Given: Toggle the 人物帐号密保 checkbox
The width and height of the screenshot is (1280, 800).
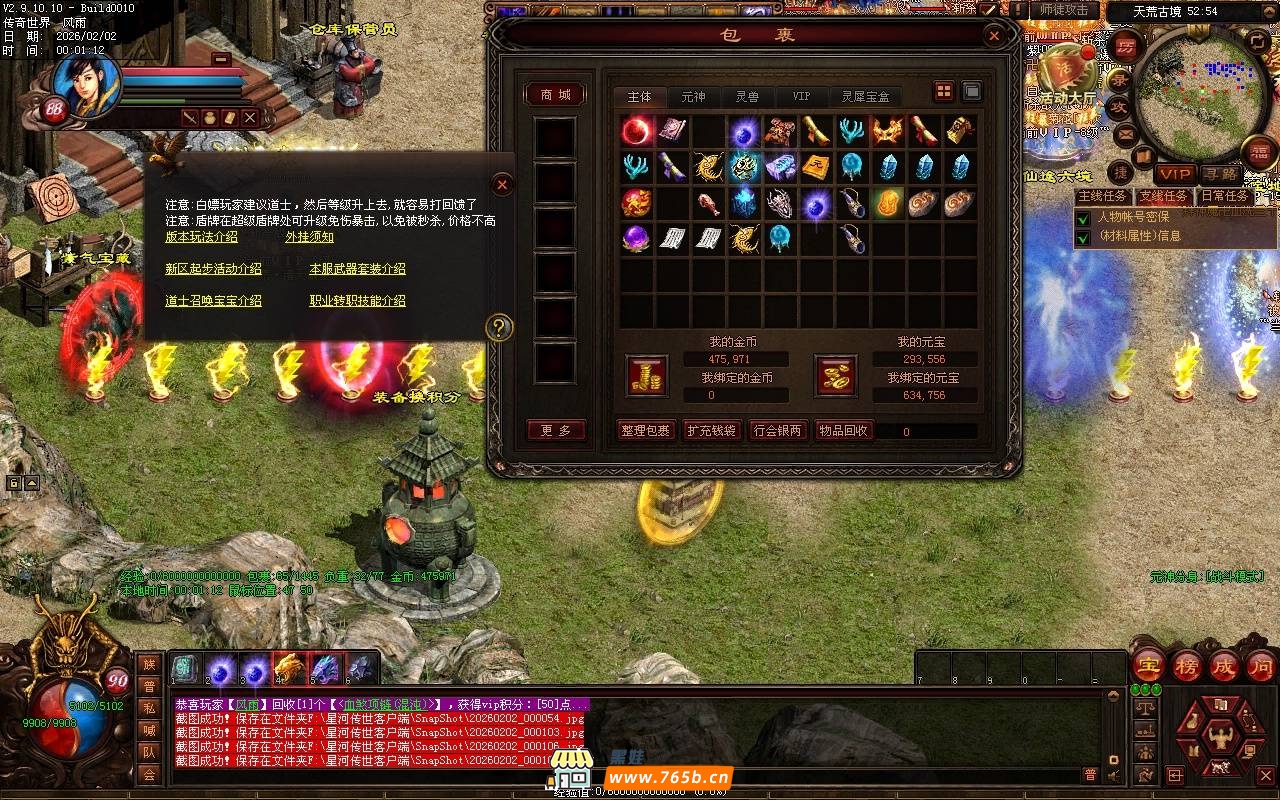Looking at the screenshot, I should pos(1082,217).
